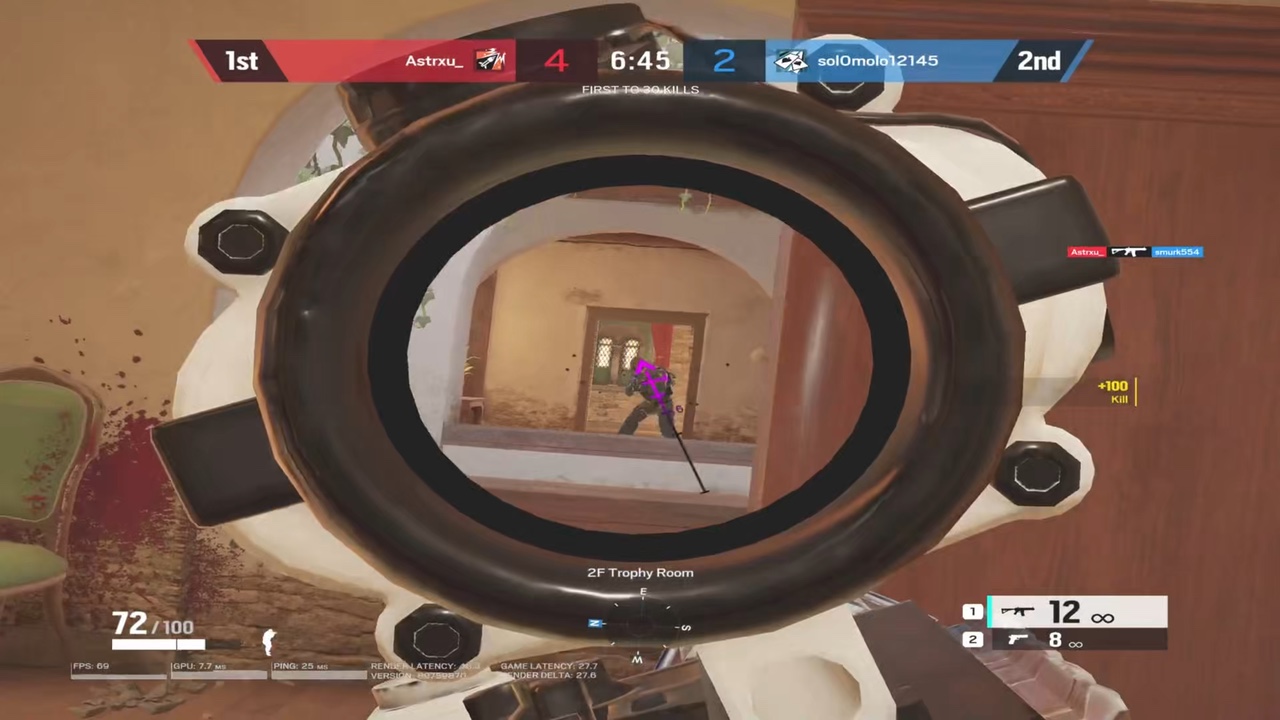
Task: Click sol0molo12145's blue player emblem
Action: coord(791,61)
